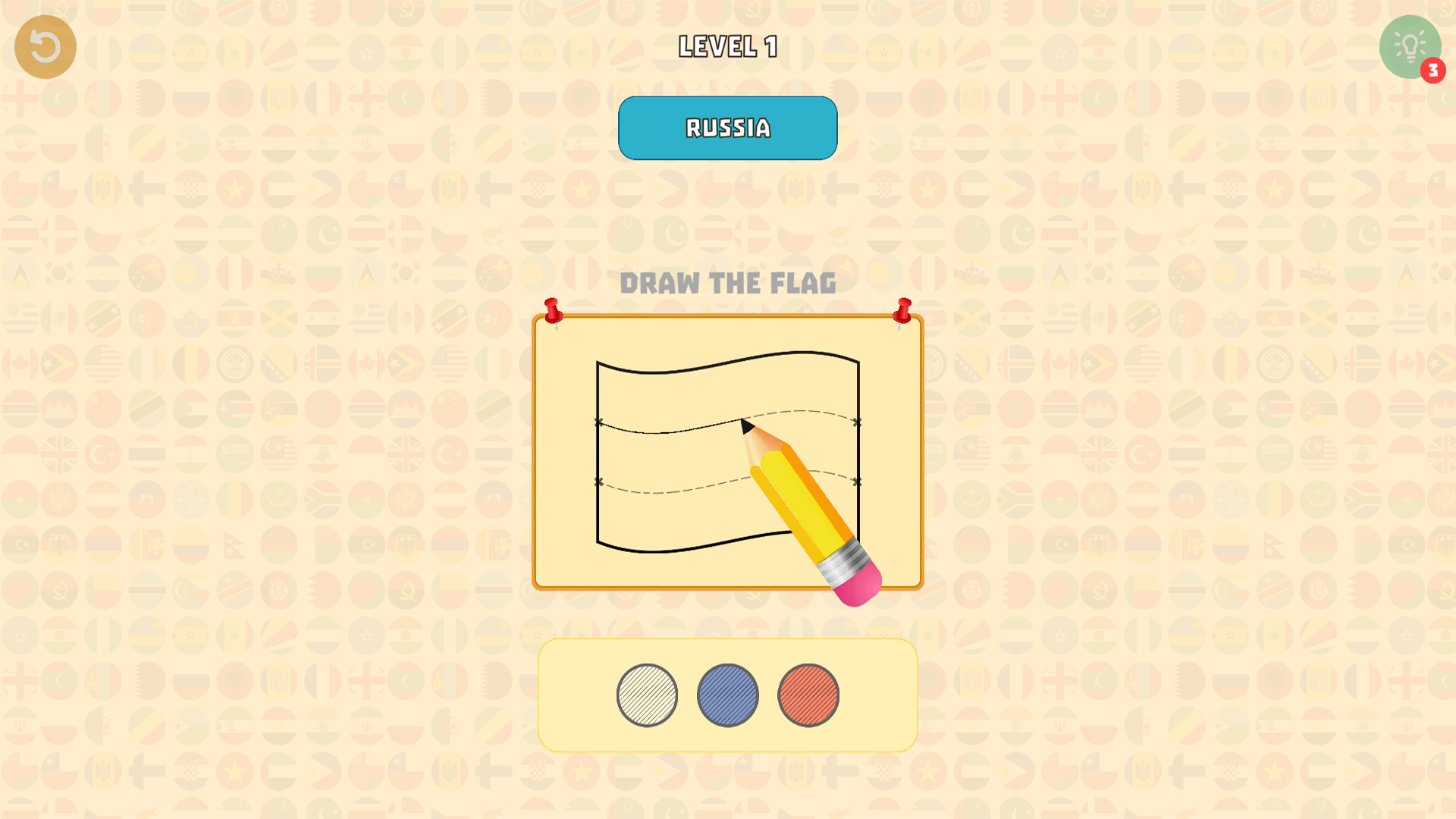The height and width of the screenshot is (819, 1456).
Task: Select the blue paint swatch
Action: [x=727, y=695]
